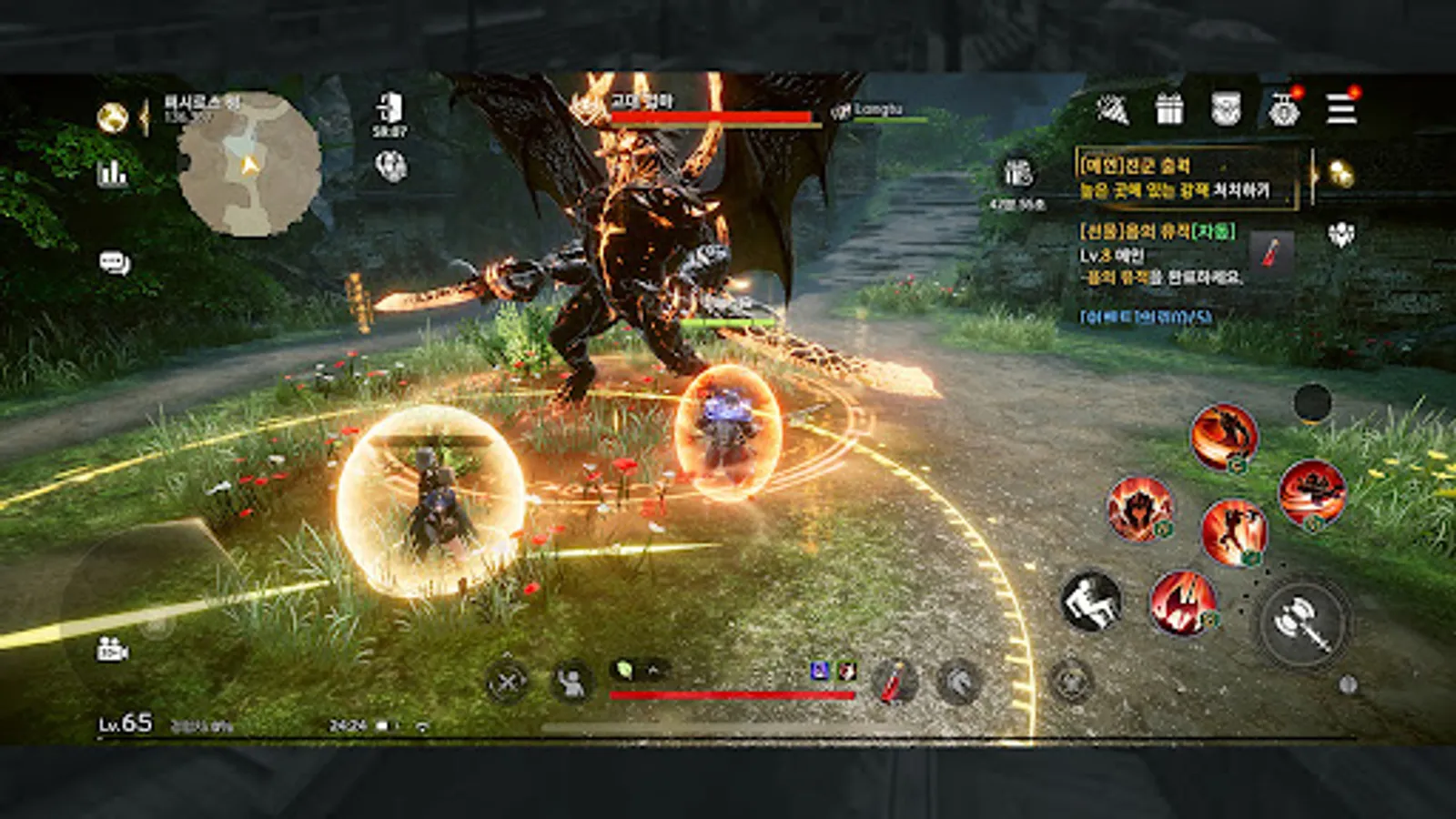Click the globe world map icon

point(113,117)
